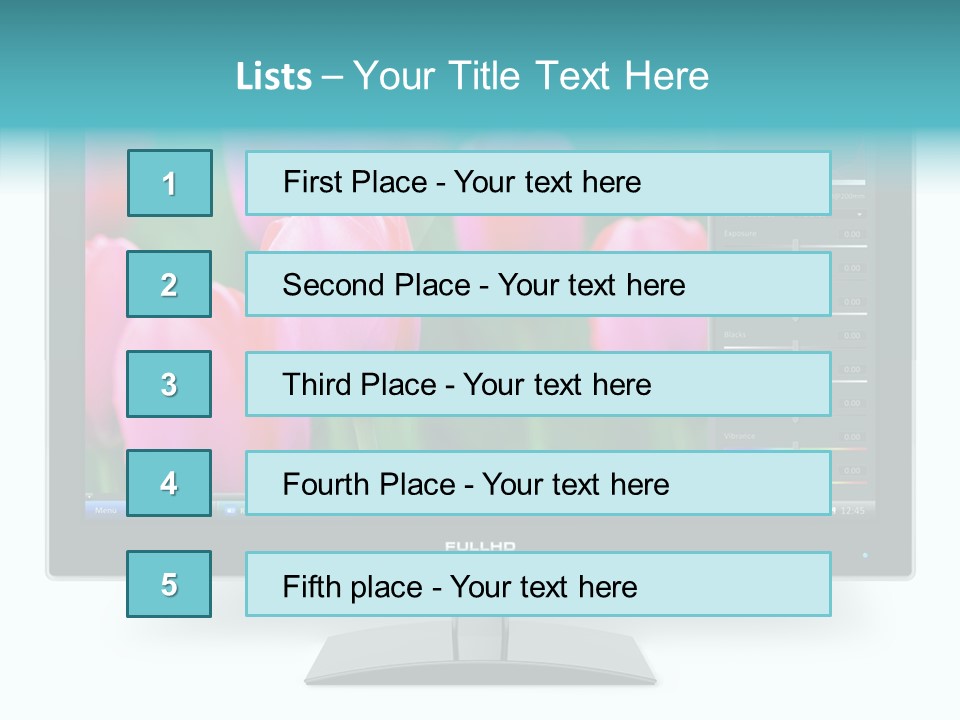Choose the Third Place text row
This screenshot has width=960, height=720.
(538, 384)
